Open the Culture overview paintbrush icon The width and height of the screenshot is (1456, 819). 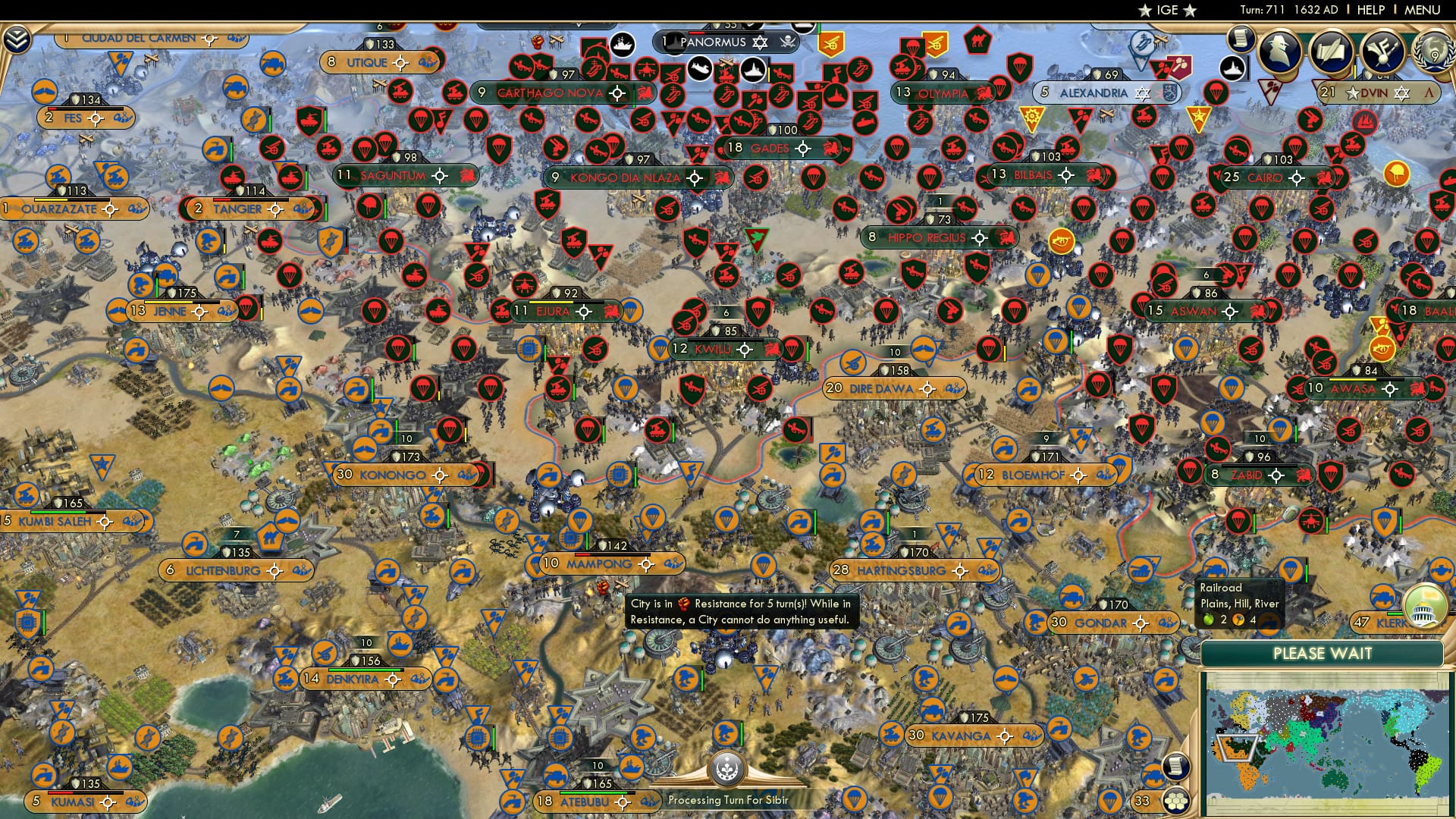click(1382, 52)
